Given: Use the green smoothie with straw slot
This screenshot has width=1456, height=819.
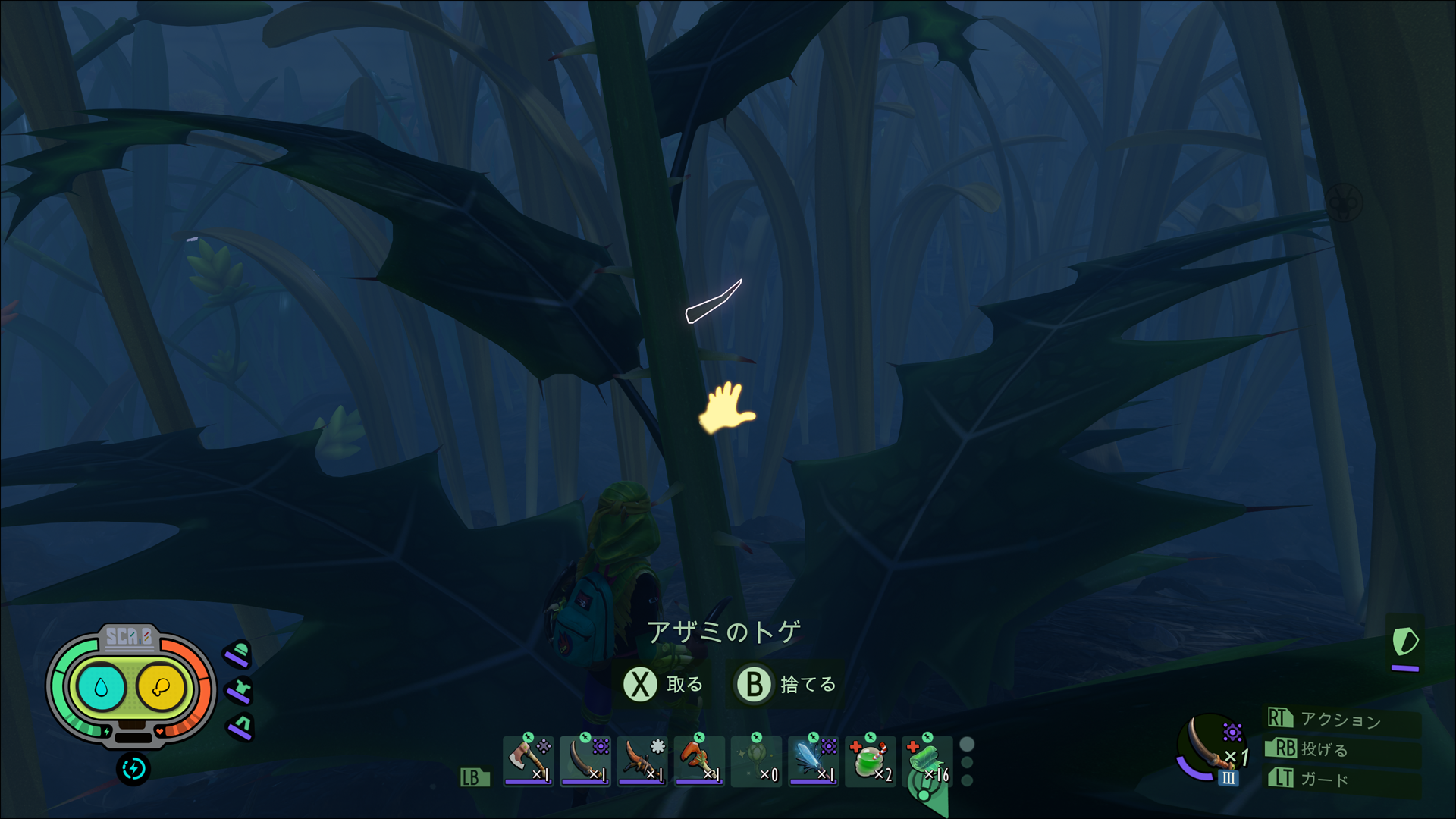Looking at the screenshot, I should tap(870, 760).
